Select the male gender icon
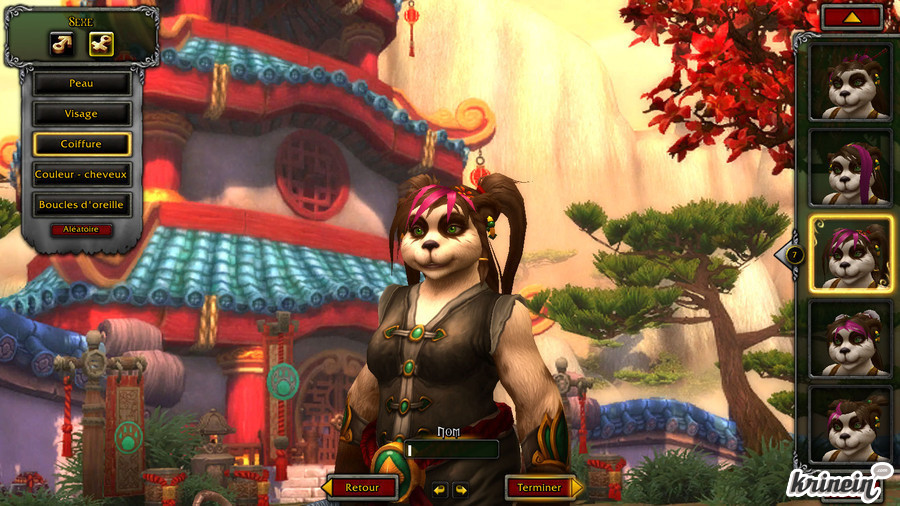 pyautogui.click(x=62, y=43)
